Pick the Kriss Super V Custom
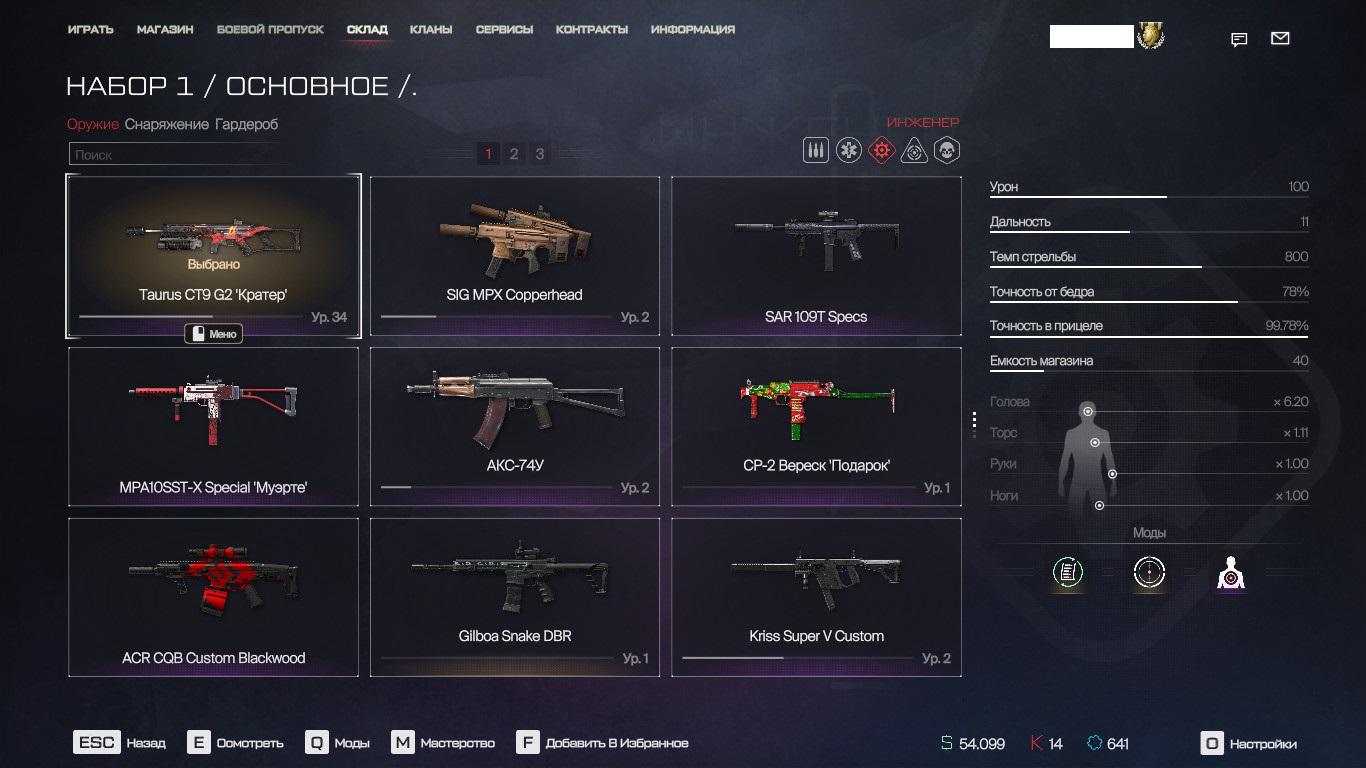The image size is (1366, 768). coord(816,597)
